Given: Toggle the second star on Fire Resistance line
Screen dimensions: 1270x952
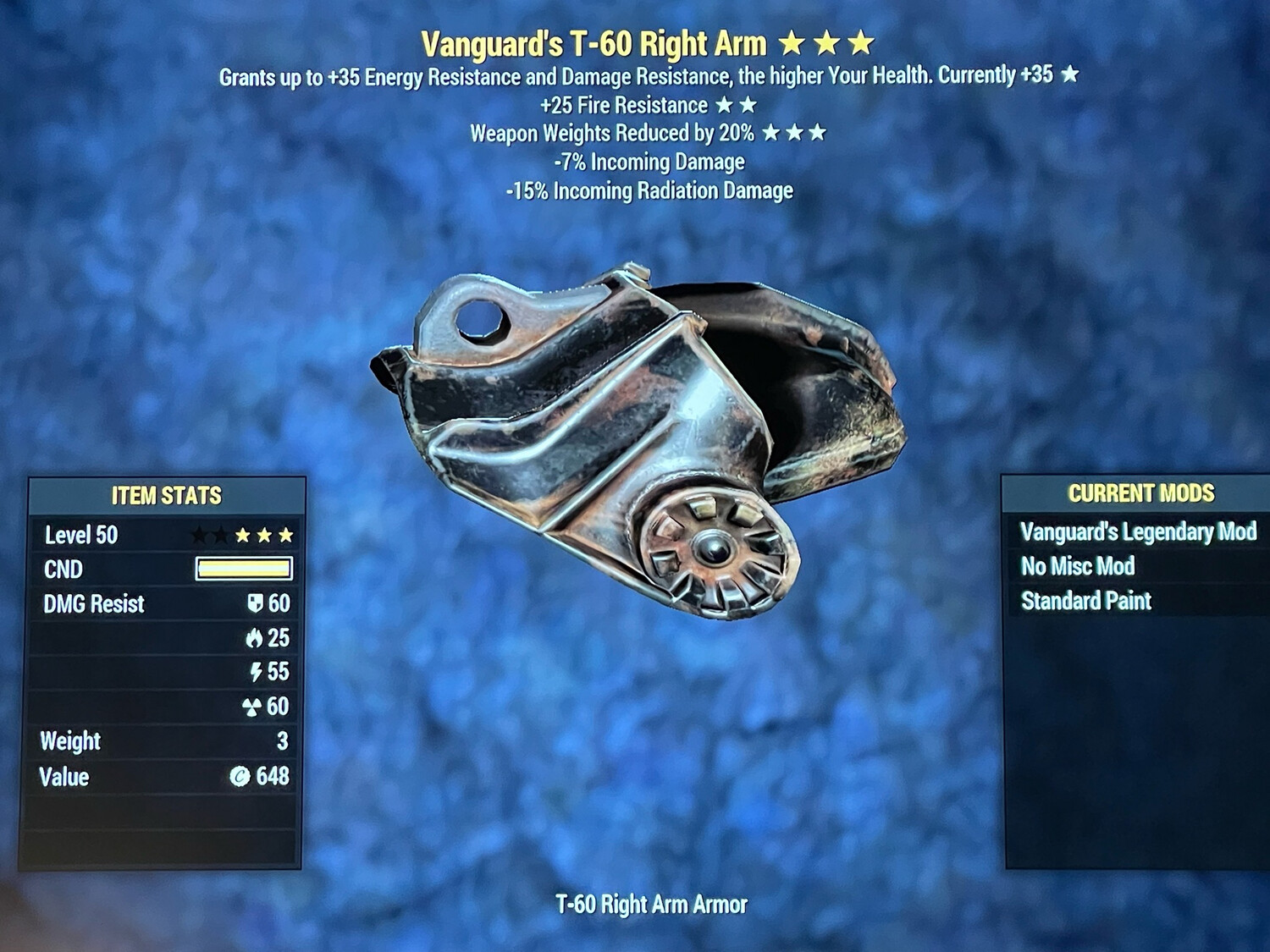Looking at the screenshot, I should (748, 105).
